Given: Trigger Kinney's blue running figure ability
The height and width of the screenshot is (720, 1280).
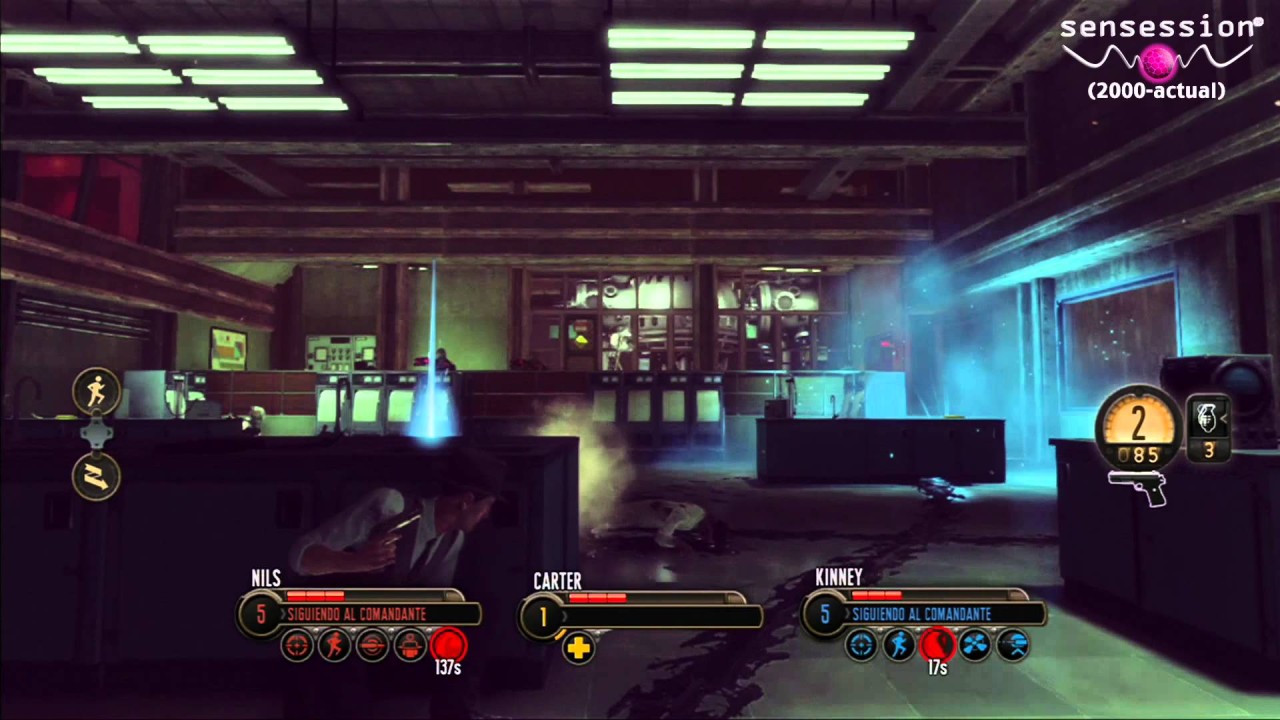Looking at the screenshot, I should 899,645.
